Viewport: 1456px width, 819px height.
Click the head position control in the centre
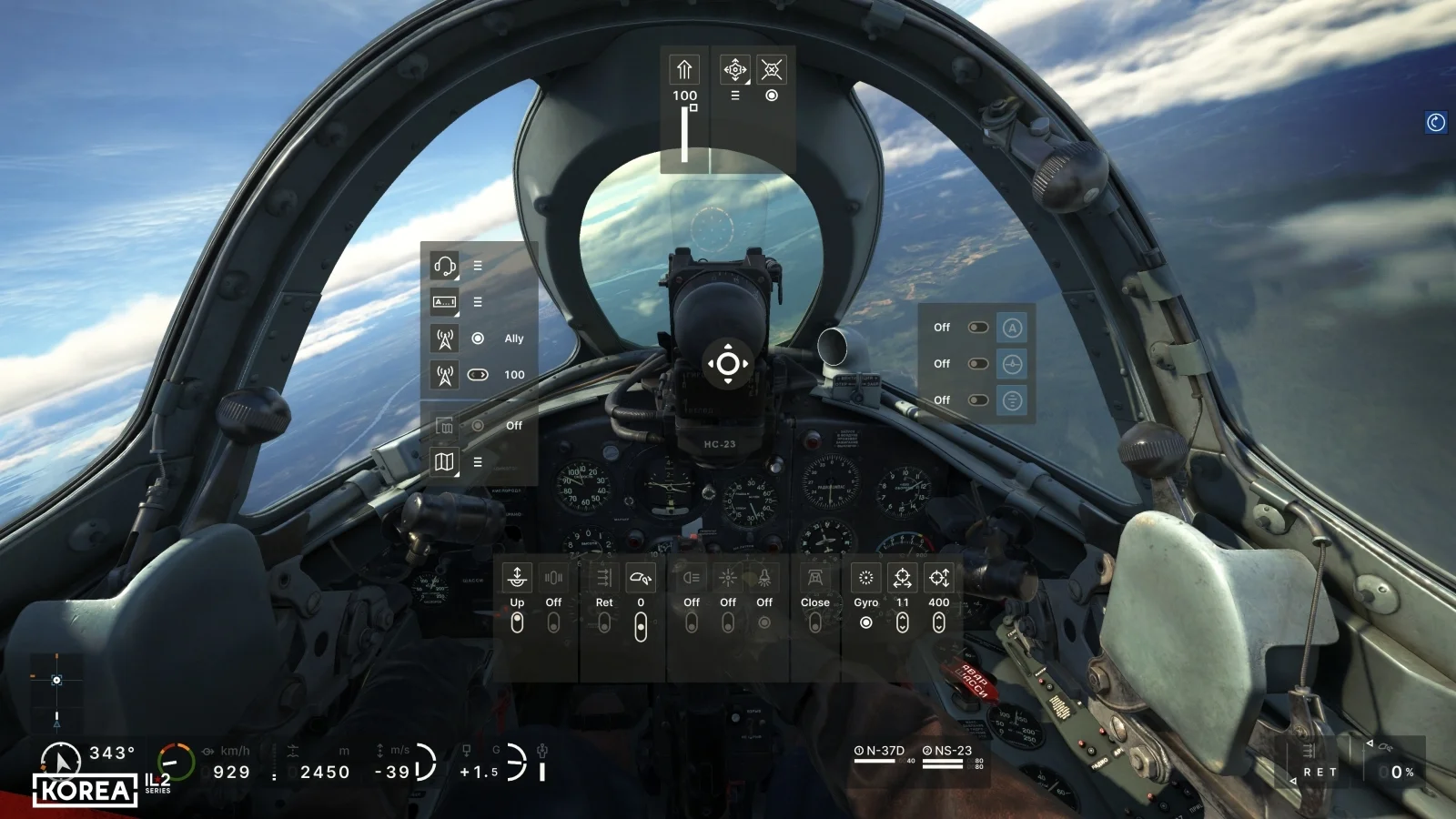728,364
